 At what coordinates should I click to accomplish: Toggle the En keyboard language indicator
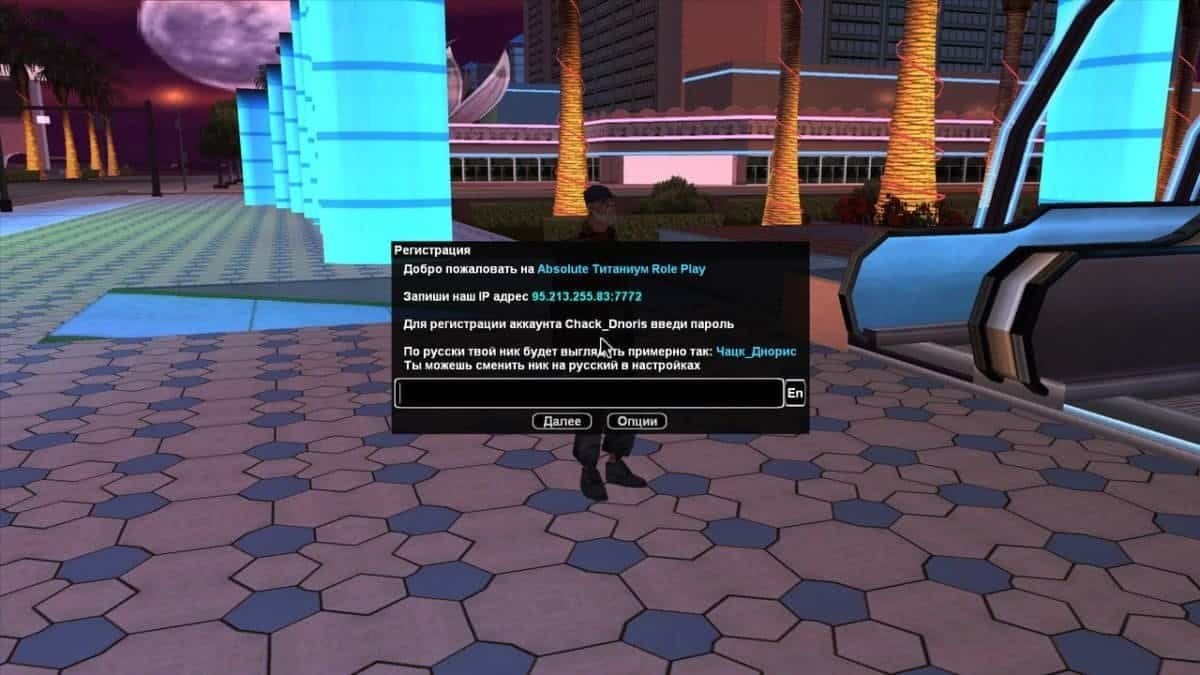click(x=795, y=394)
